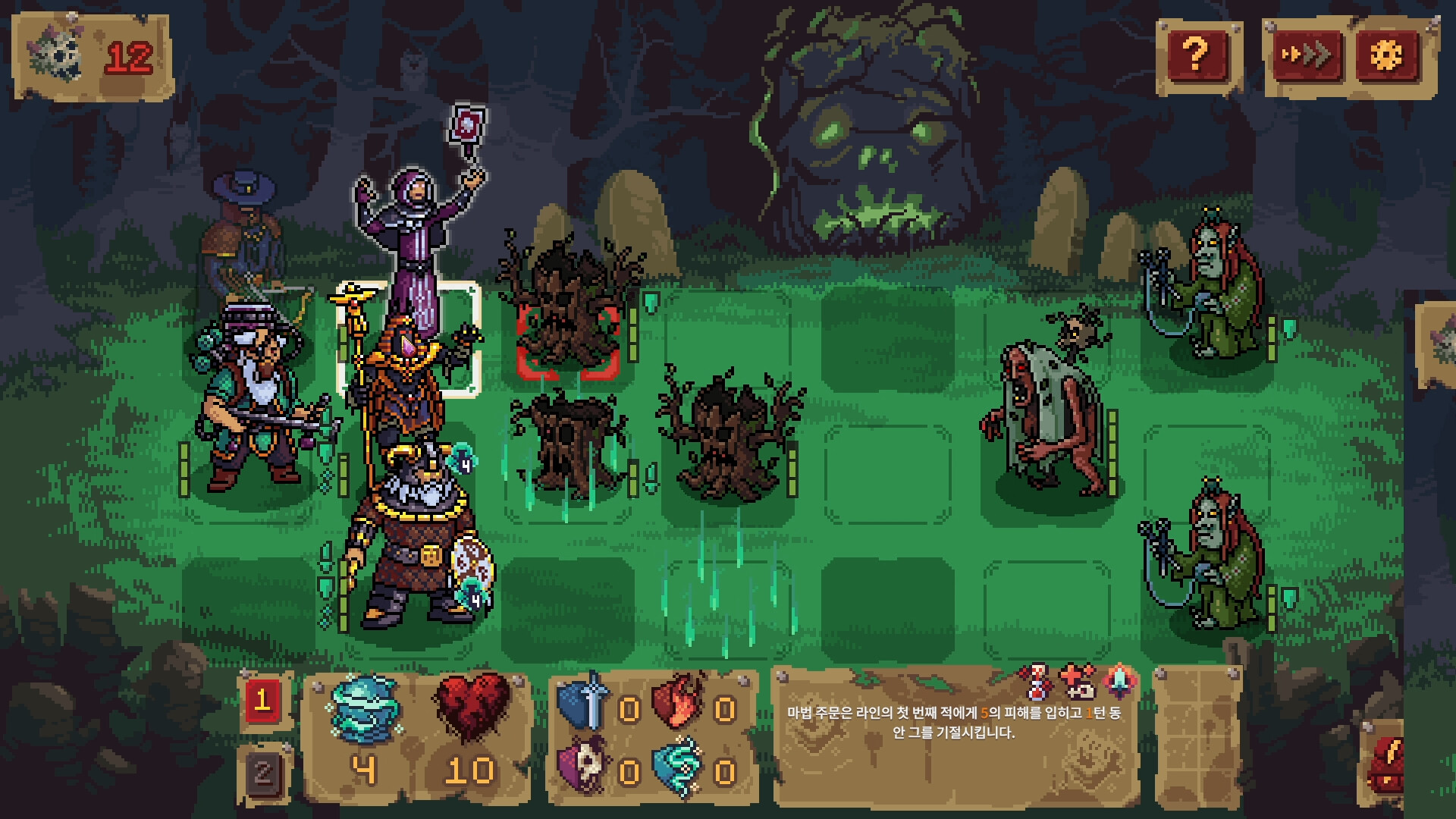Click the skull trophy counter showing 12
The width and height of the screenshot is (1456, 819).
[91, 53]
